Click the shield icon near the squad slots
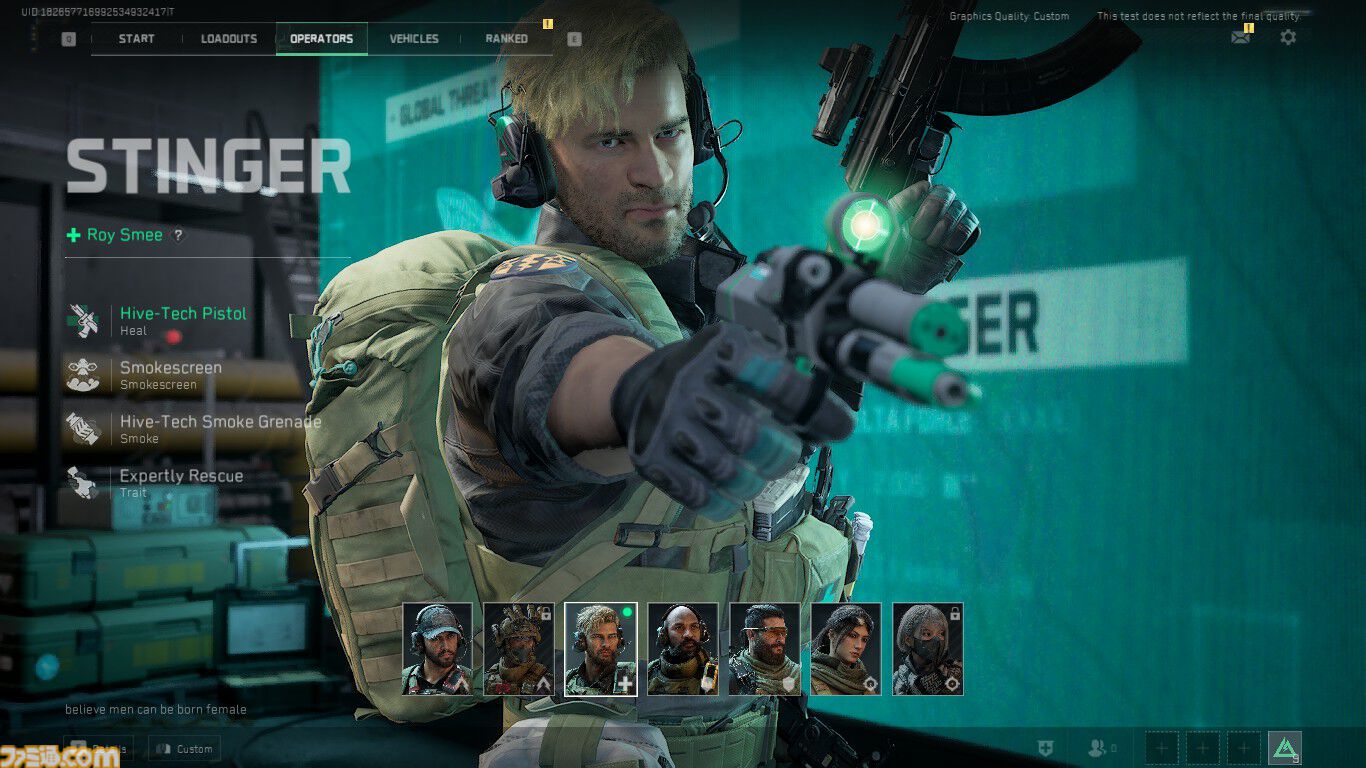 1047,746
